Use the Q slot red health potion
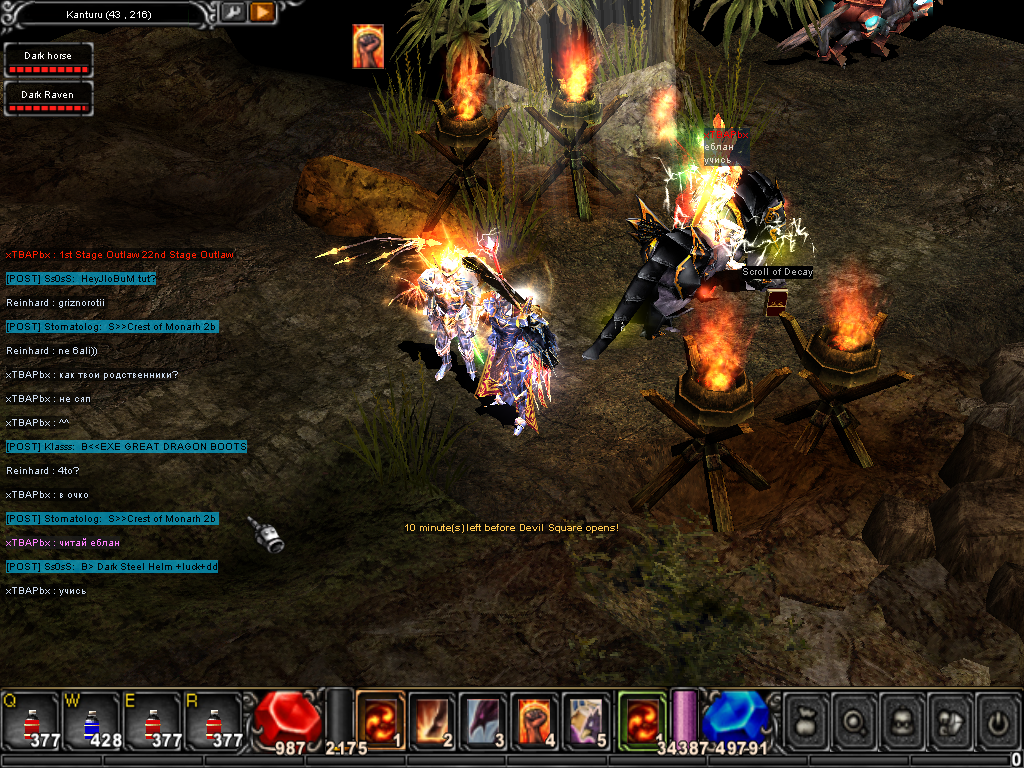 31,720
